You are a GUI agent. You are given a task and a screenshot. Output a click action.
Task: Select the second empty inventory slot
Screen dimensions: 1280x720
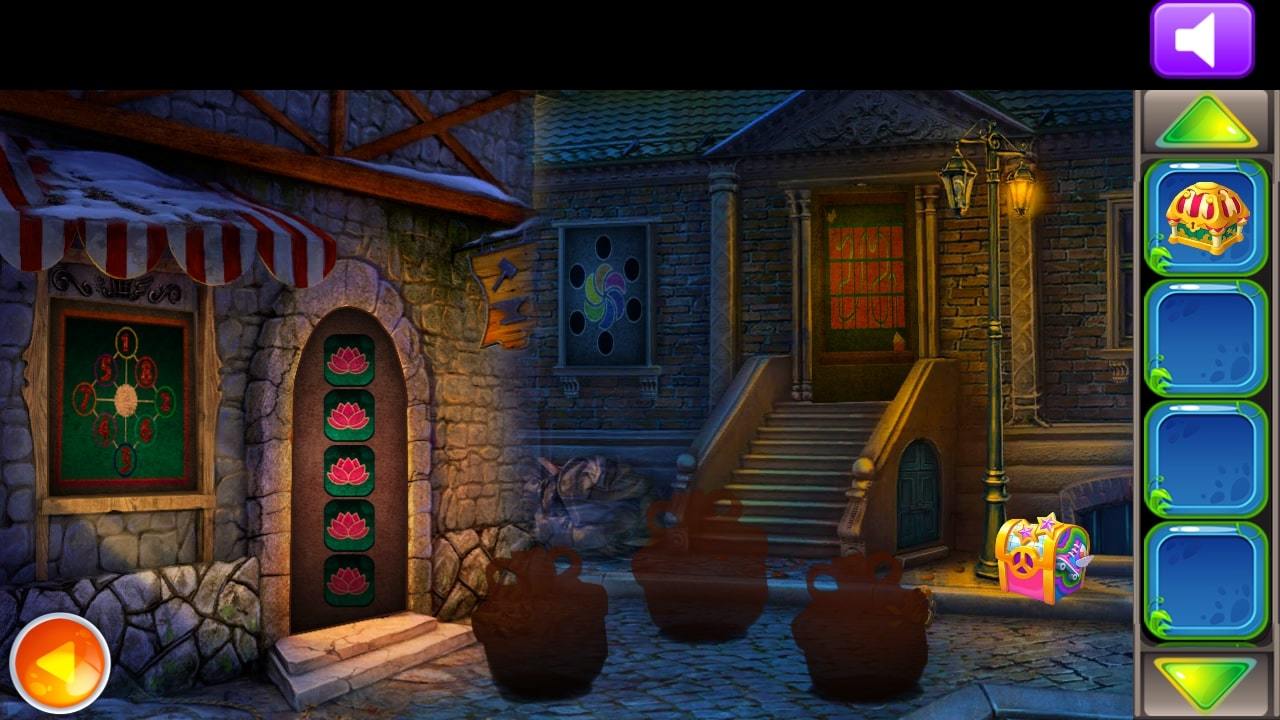point(1204,339)
